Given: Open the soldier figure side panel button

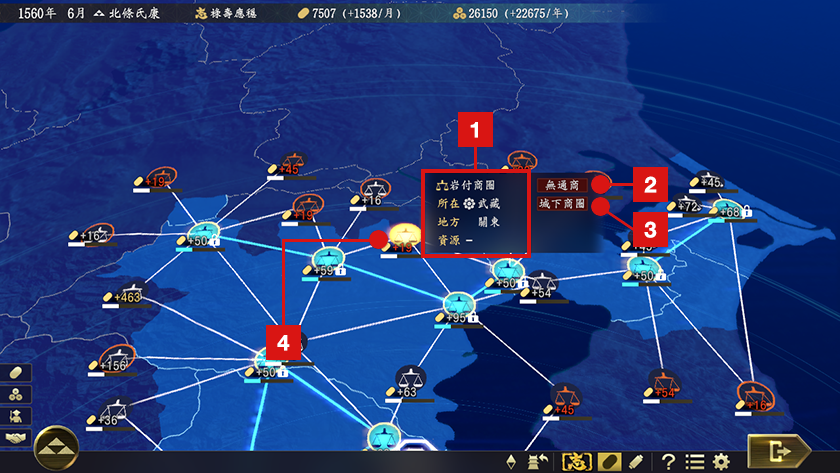Looking at the screenshot, I should [16, 416].
